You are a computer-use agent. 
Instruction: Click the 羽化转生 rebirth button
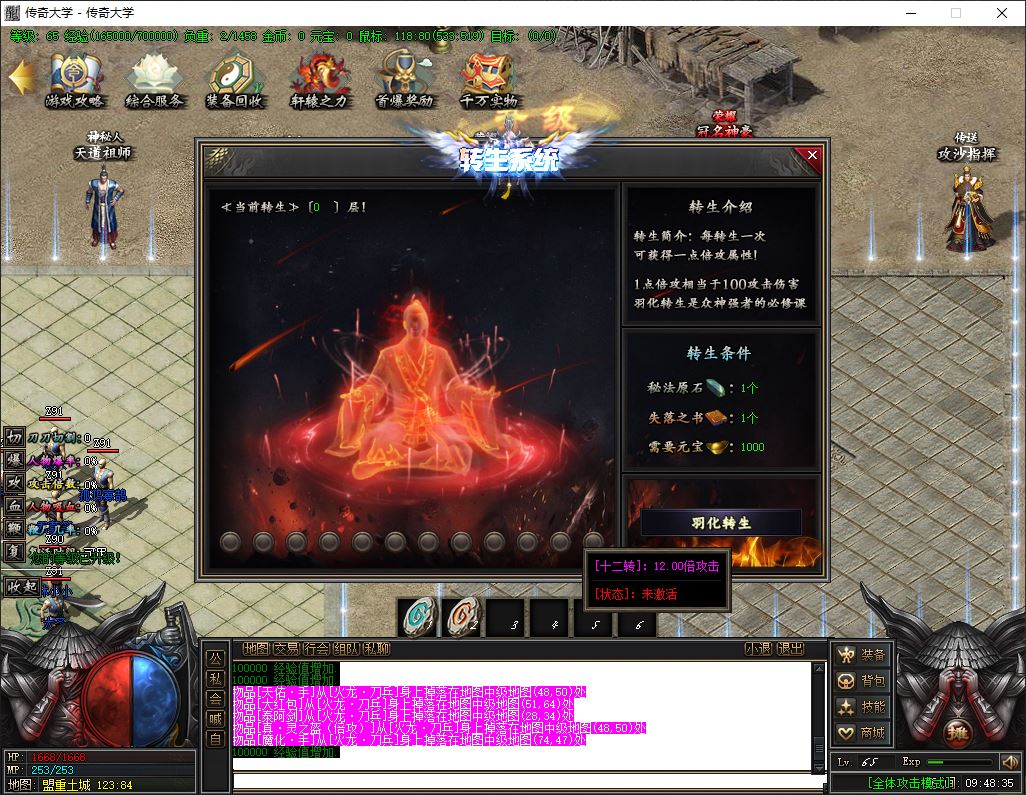pyautogui.click(x=720, y=523)
